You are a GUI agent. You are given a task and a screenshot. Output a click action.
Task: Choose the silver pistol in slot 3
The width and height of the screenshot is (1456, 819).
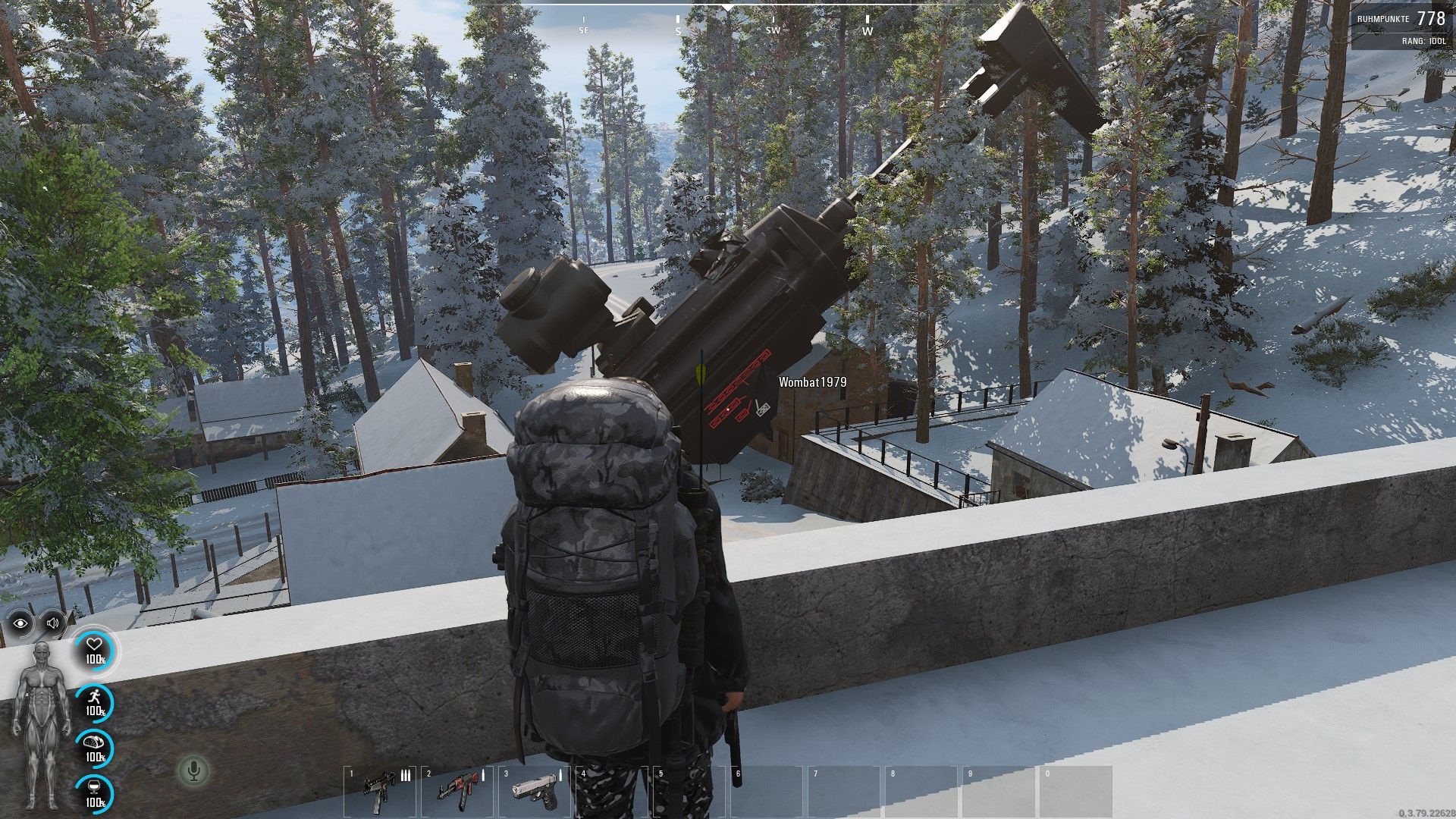[x=535, y=792]
